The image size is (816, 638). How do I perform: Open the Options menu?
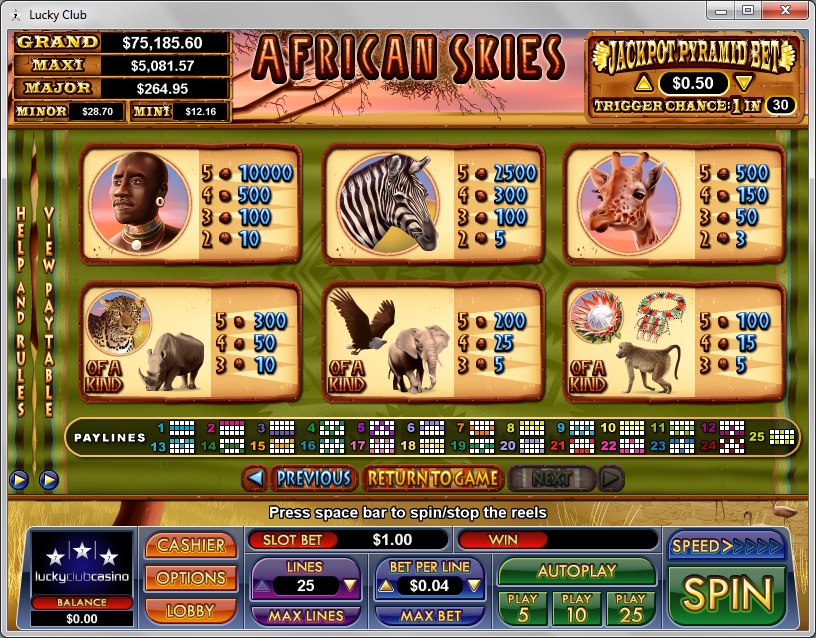(x=191, y=578)
